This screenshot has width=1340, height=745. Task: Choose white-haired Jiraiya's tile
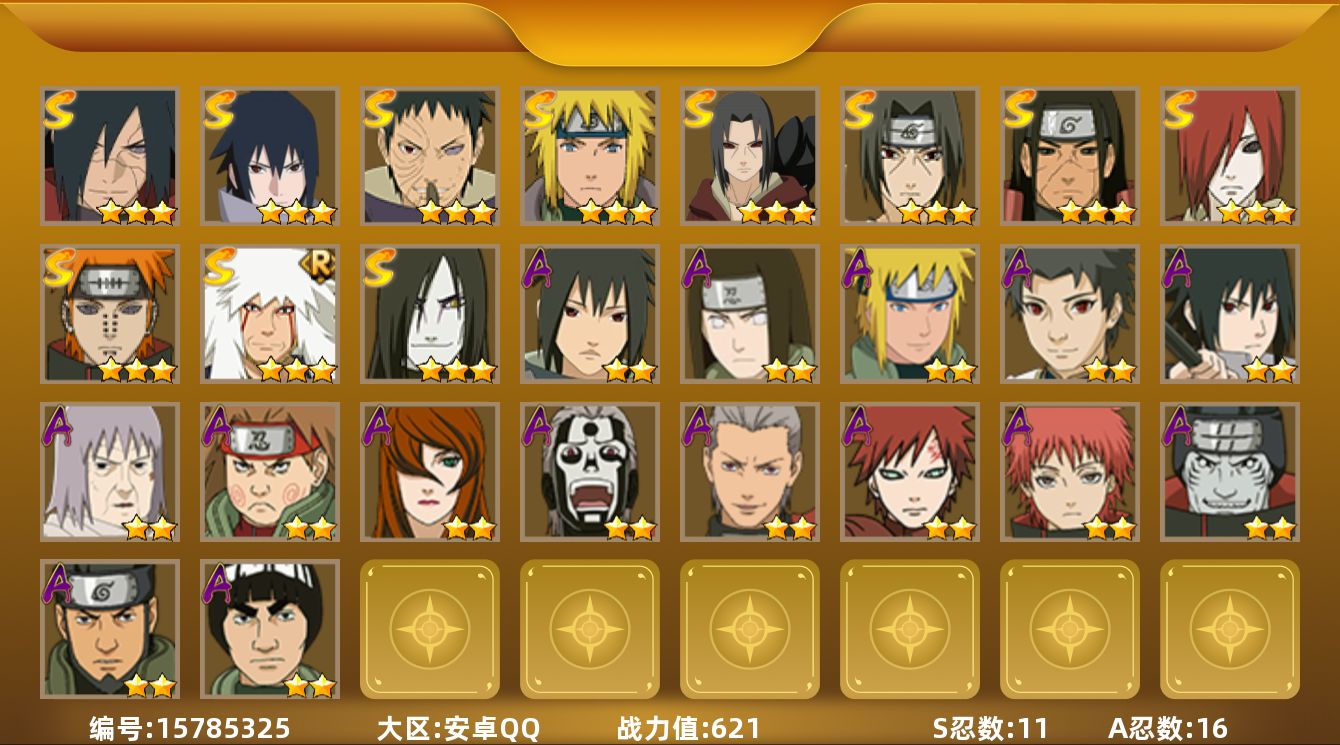click(270, 314)
